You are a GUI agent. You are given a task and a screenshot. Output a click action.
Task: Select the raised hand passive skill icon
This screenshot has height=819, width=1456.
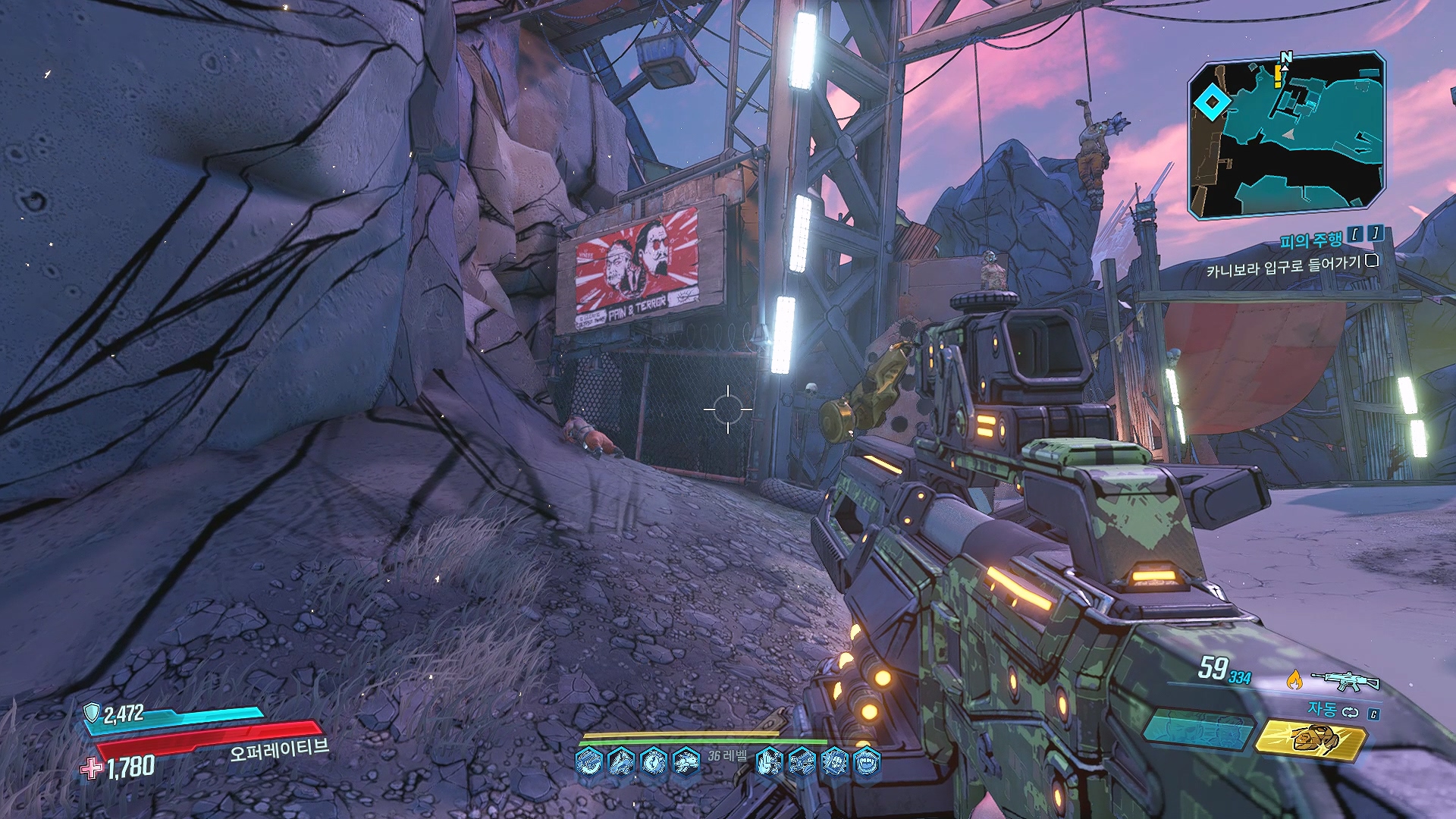tap(769, 761)
